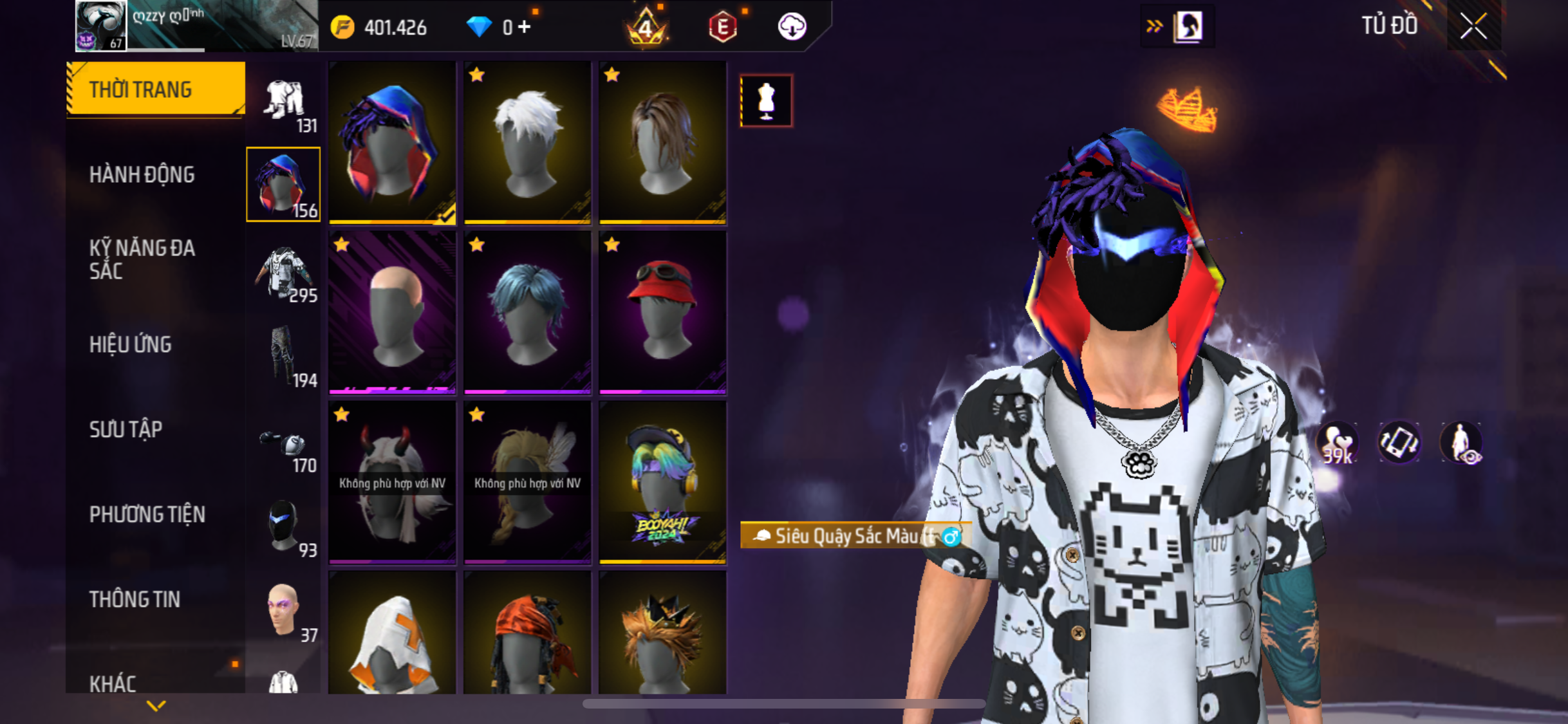The image size is (1568, 724).
Task: Show the face mask category with 93 items
Action: click(x=284, y=528)
